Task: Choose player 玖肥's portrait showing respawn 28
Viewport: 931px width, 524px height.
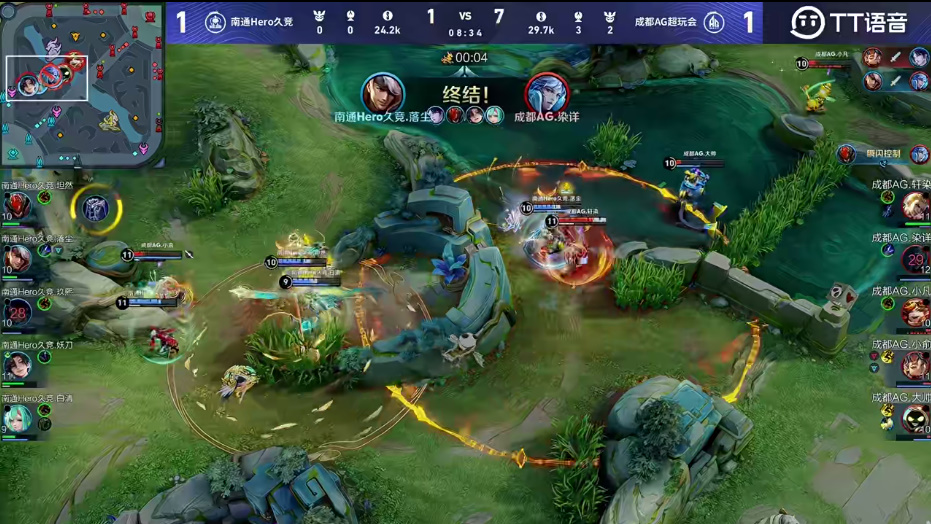Action: [17, 313]
